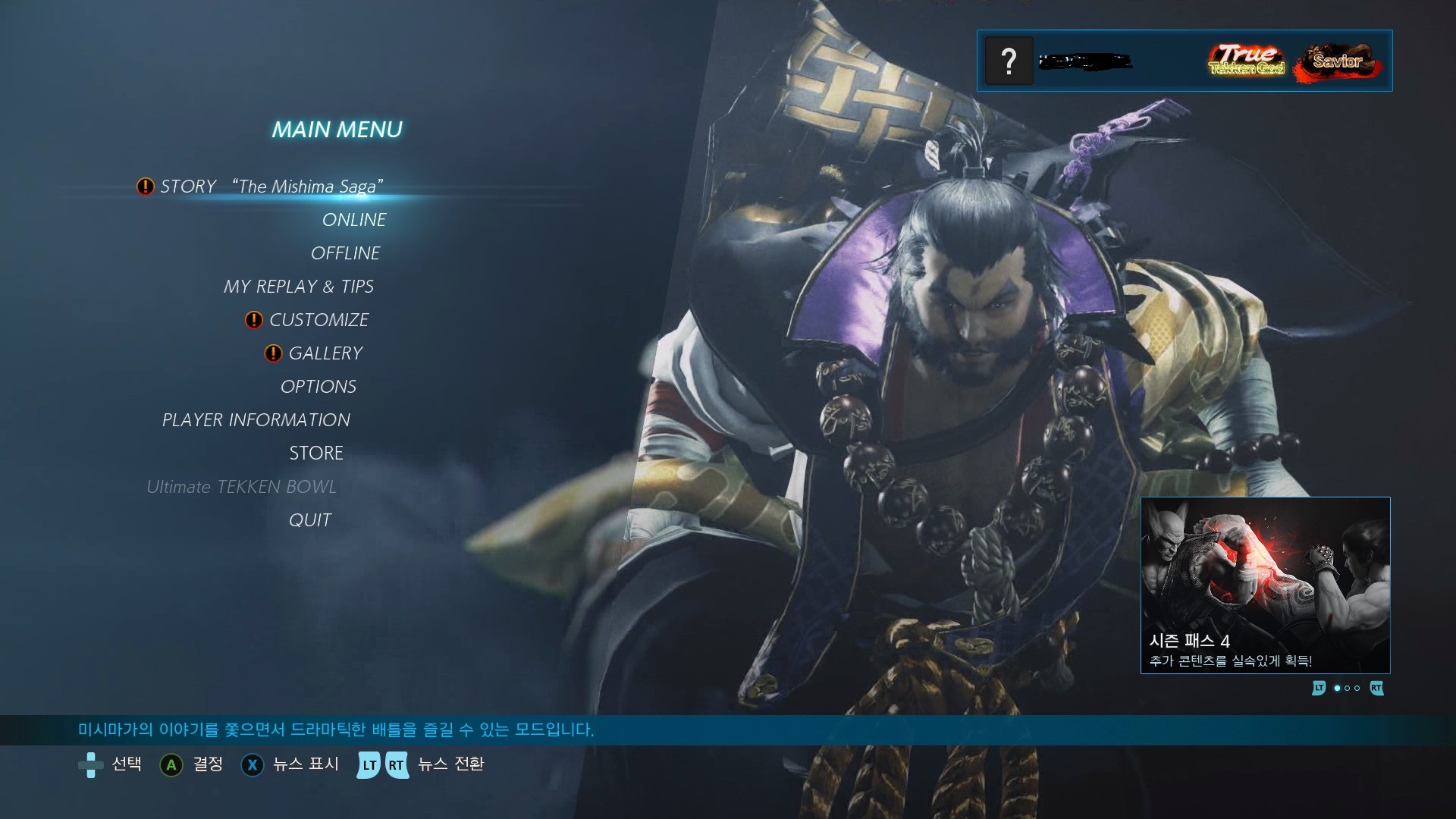Viewport: 1456px width, 819px height.
Task: View PLAYER INFORMATION
Action: click(x=256, y=420)
